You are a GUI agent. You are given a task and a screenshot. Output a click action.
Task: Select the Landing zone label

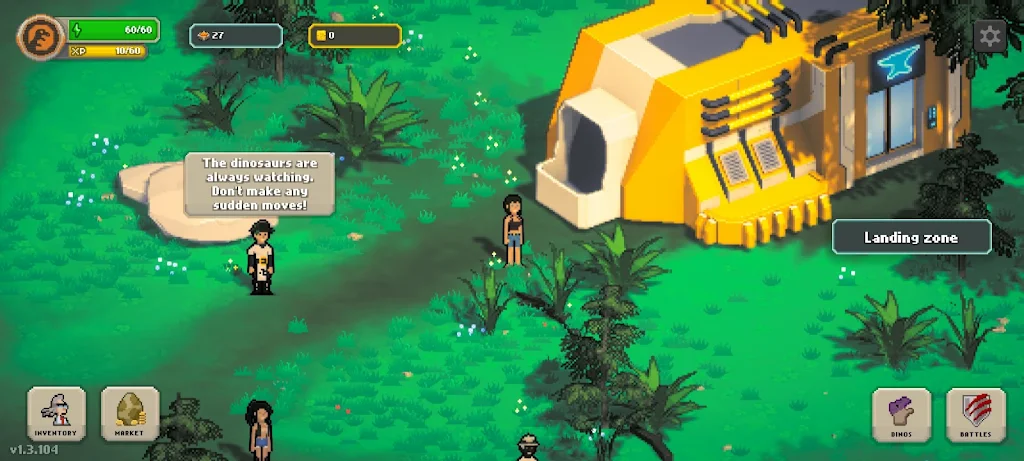[911, 238]
